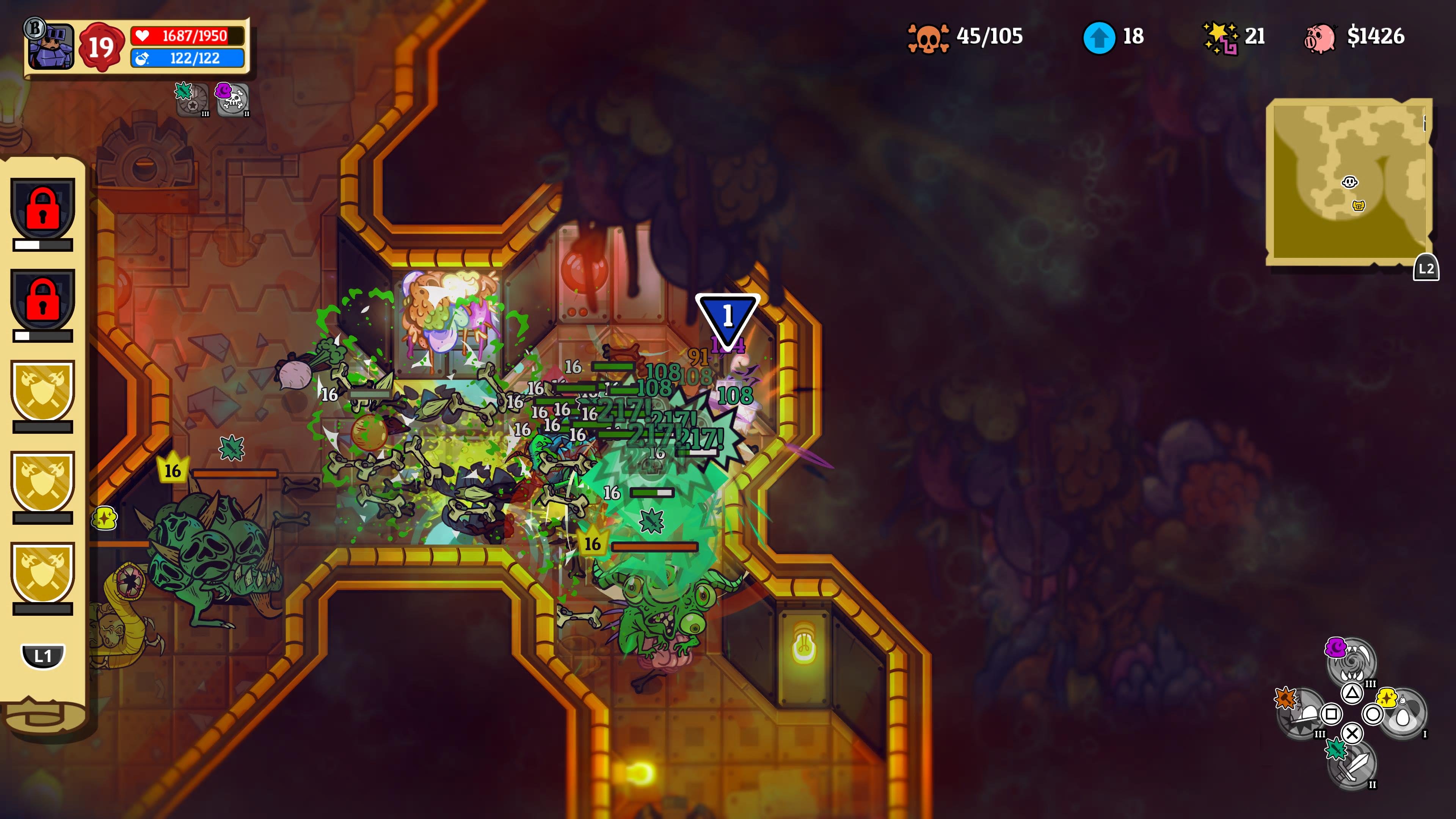Use the egg ability with yellow sparkle badge
The image size is (1456, 819).
click(1403, 714)
